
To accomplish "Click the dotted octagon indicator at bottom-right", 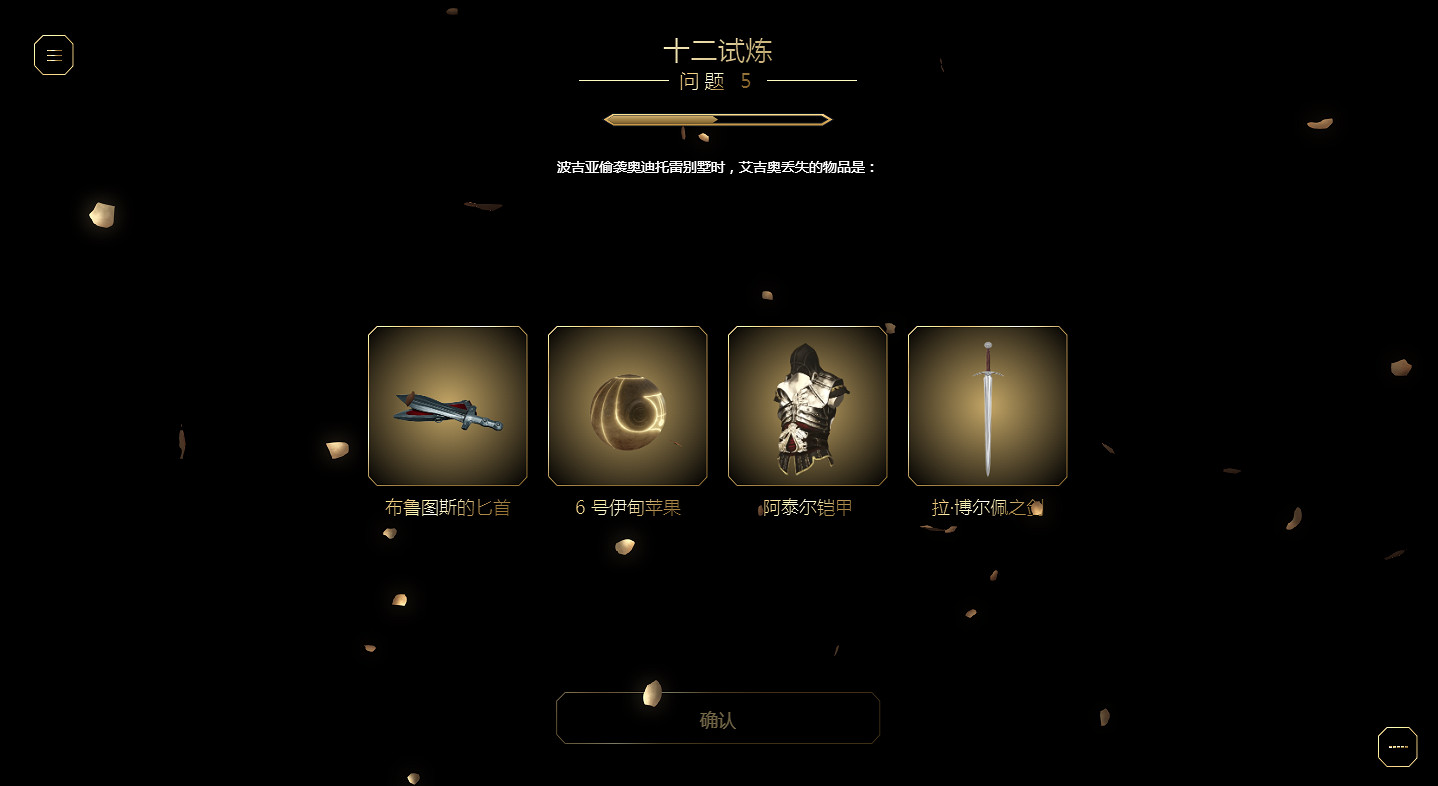I will 1397,746.
